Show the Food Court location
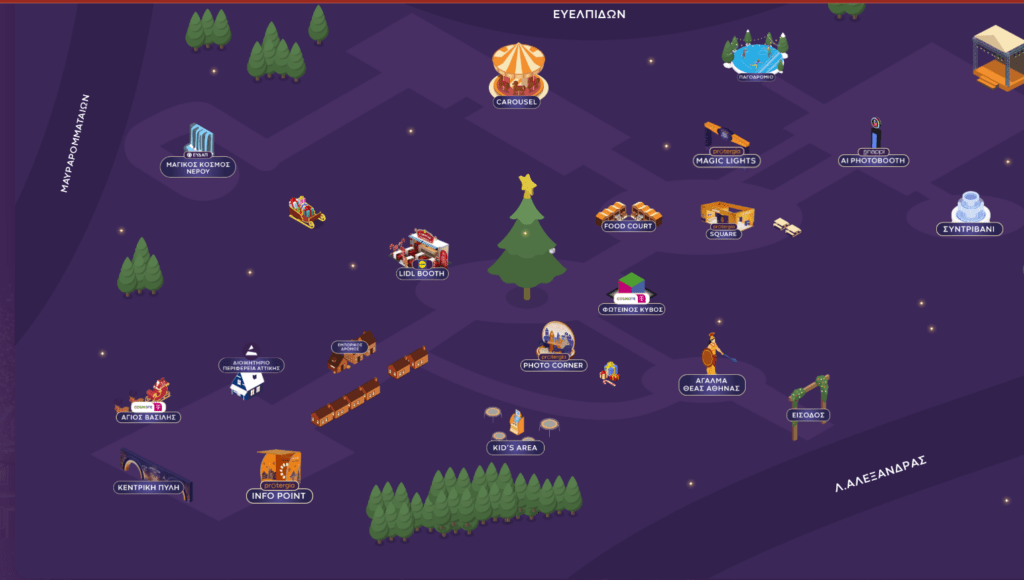The height and width of the screenshot is (580, 1024). 629,213
